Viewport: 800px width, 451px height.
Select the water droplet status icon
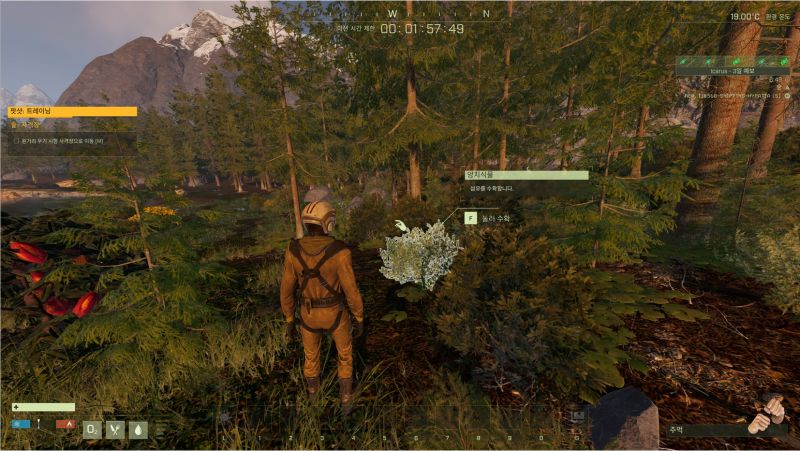[138, 430]
